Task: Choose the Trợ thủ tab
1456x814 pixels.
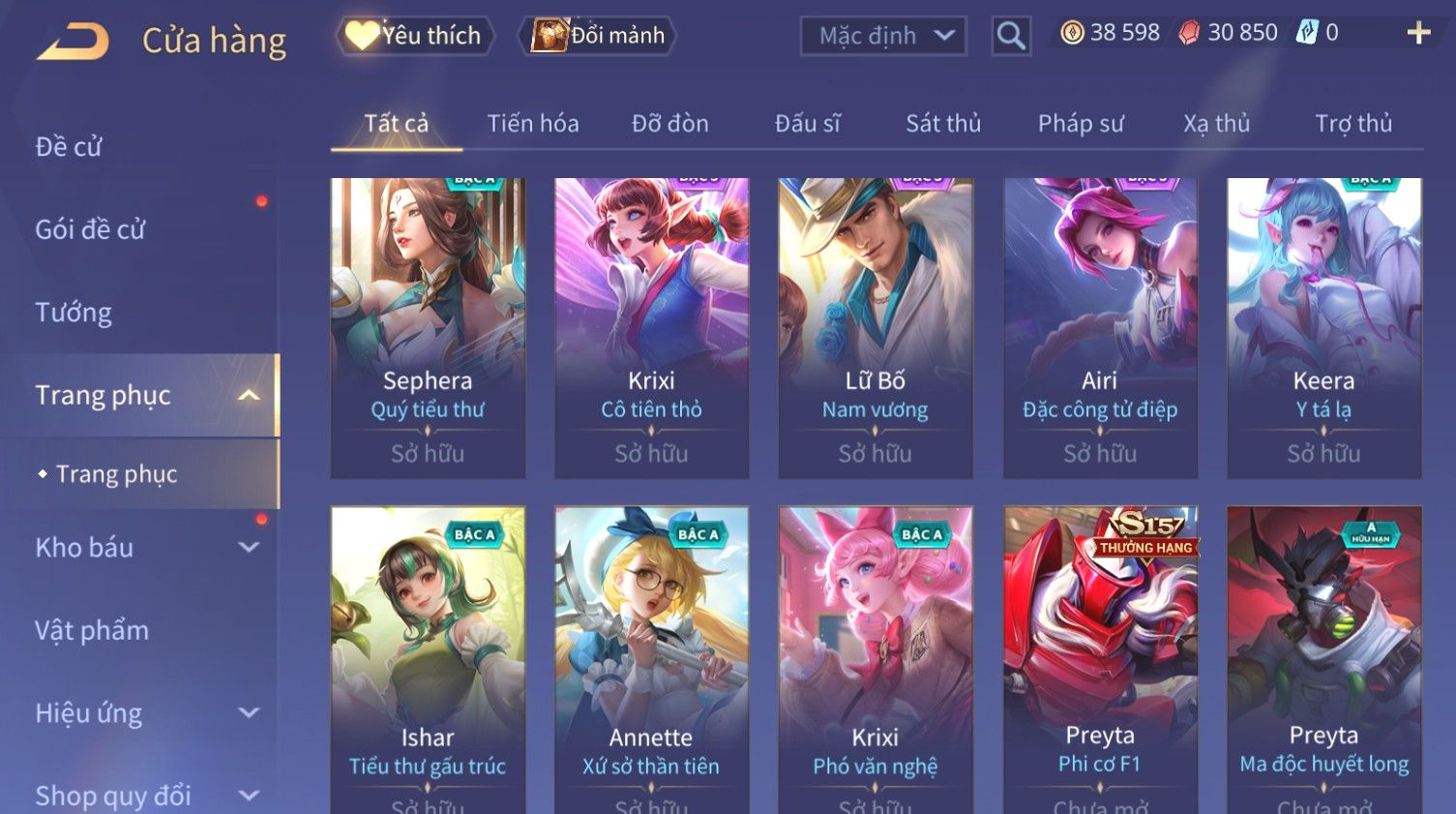Action: (x=1352, y=124)
